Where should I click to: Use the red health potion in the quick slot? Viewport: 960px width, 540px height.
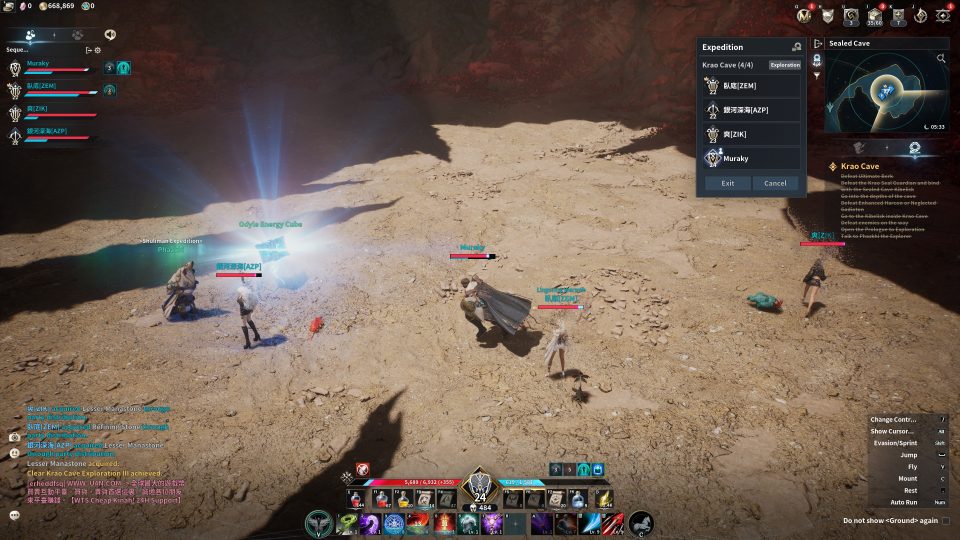pyautogui.click(x=355, y=498)
